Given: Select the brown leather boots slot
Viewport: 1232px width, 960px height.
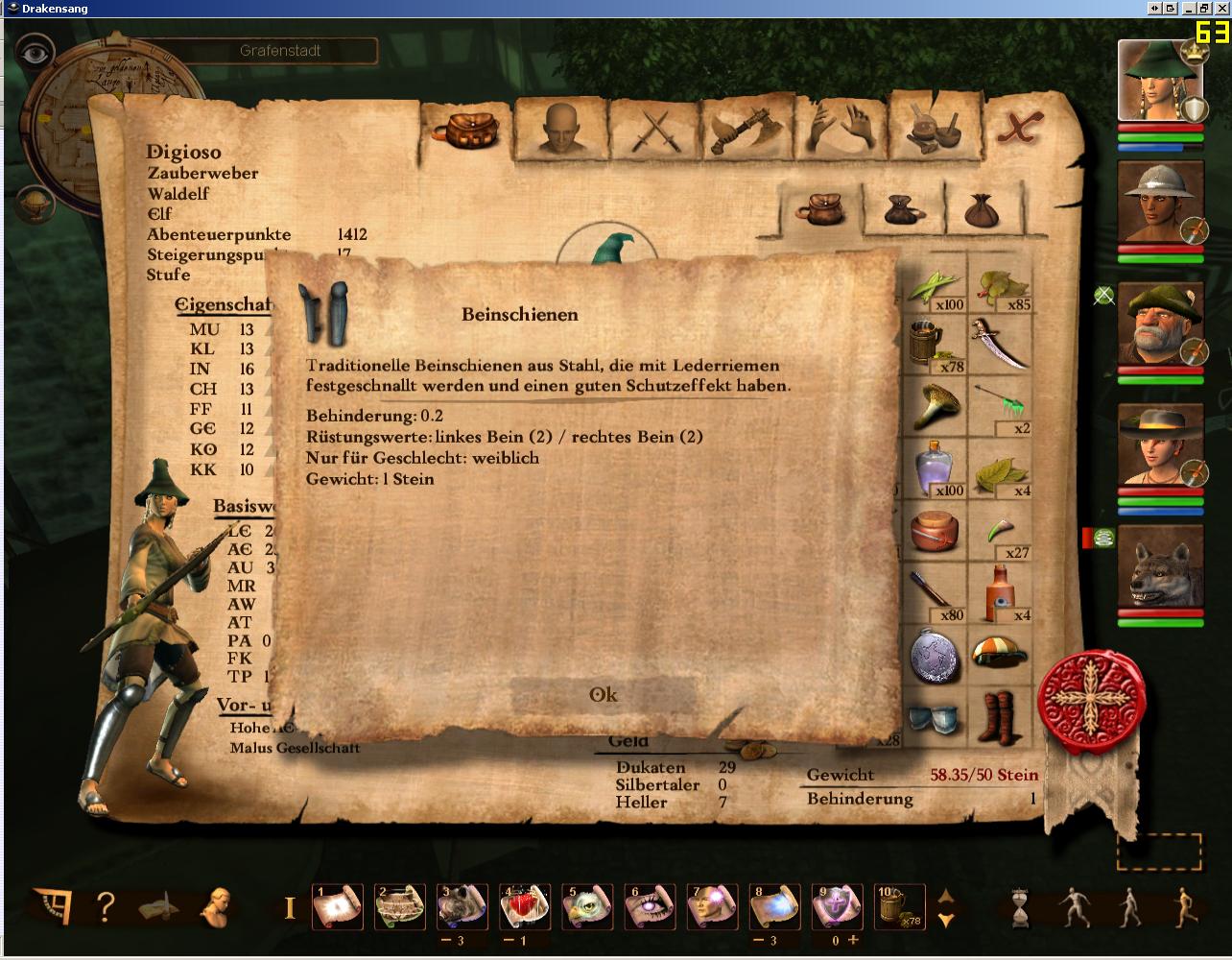Looking at the screenshot, I should tap(1000, 717).
